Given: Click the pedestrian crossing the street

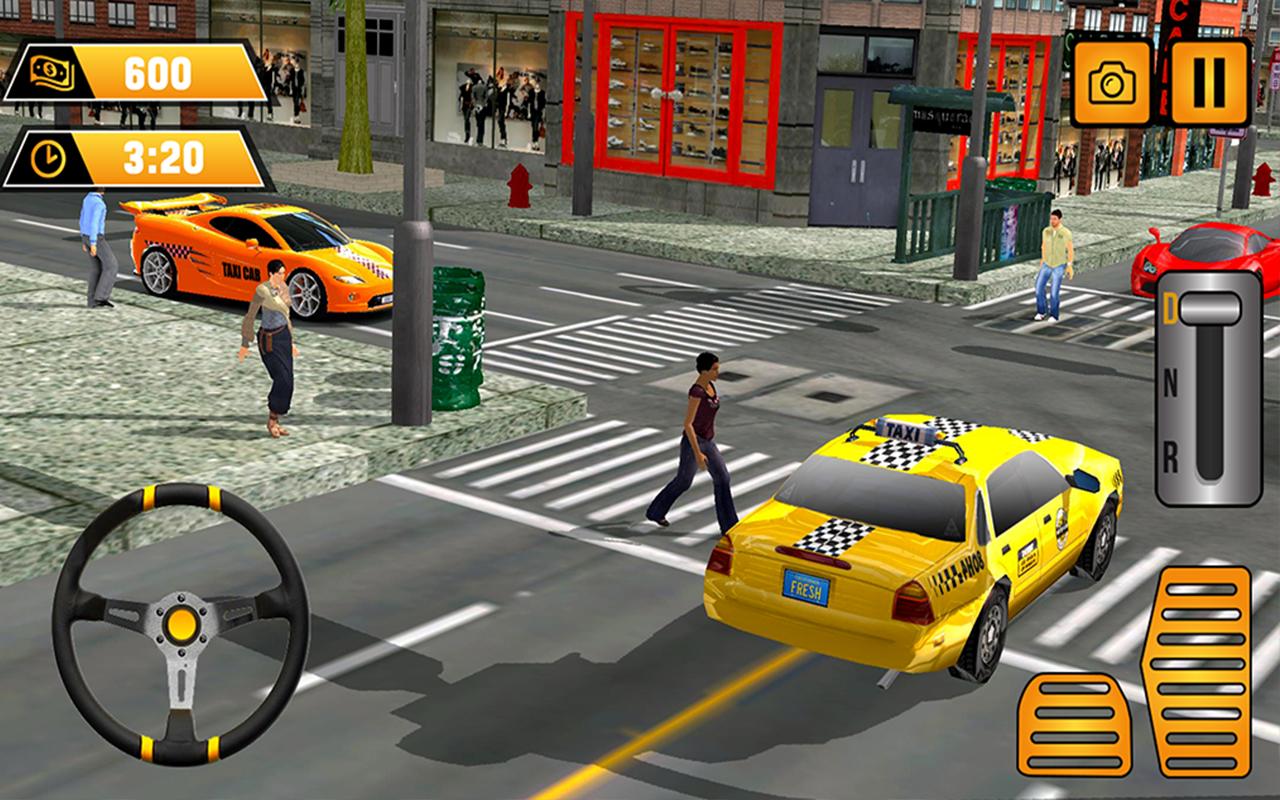Looking at the screenshot, I should (705, 440).
